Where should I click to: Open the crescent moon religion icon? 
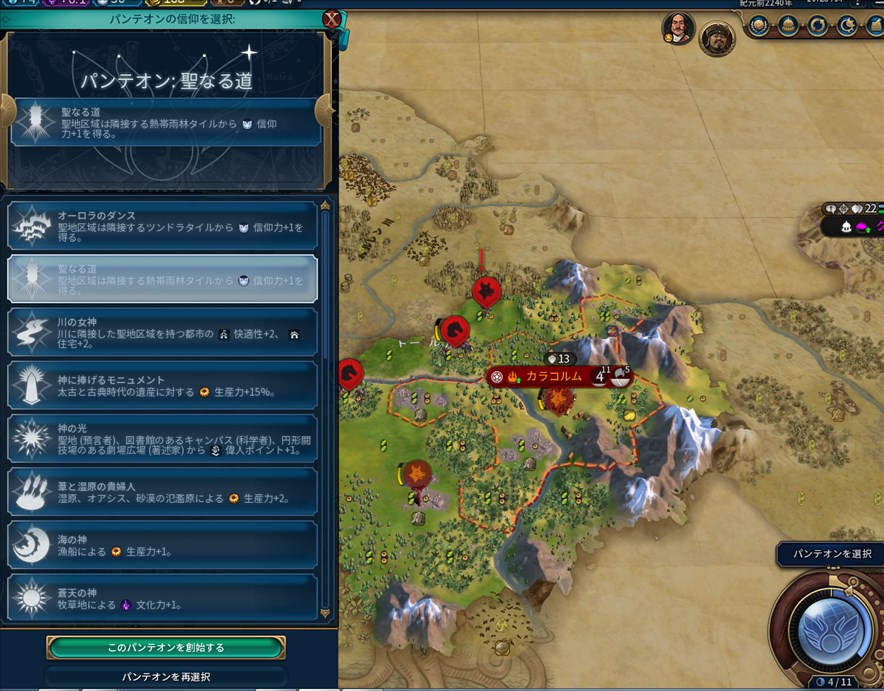point(845,23)
